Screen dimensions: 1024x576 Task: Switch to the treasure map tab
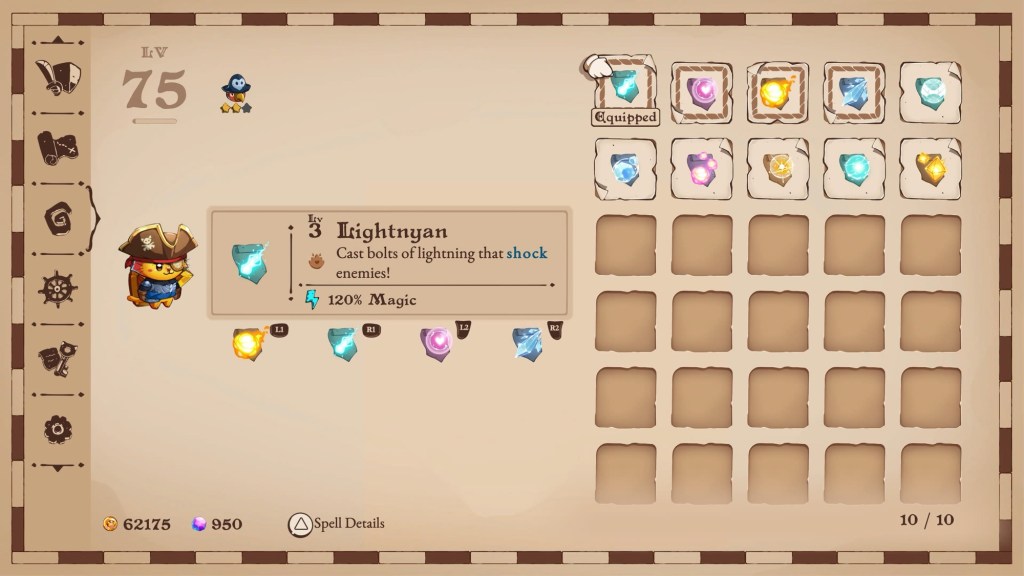click(57, 148)
